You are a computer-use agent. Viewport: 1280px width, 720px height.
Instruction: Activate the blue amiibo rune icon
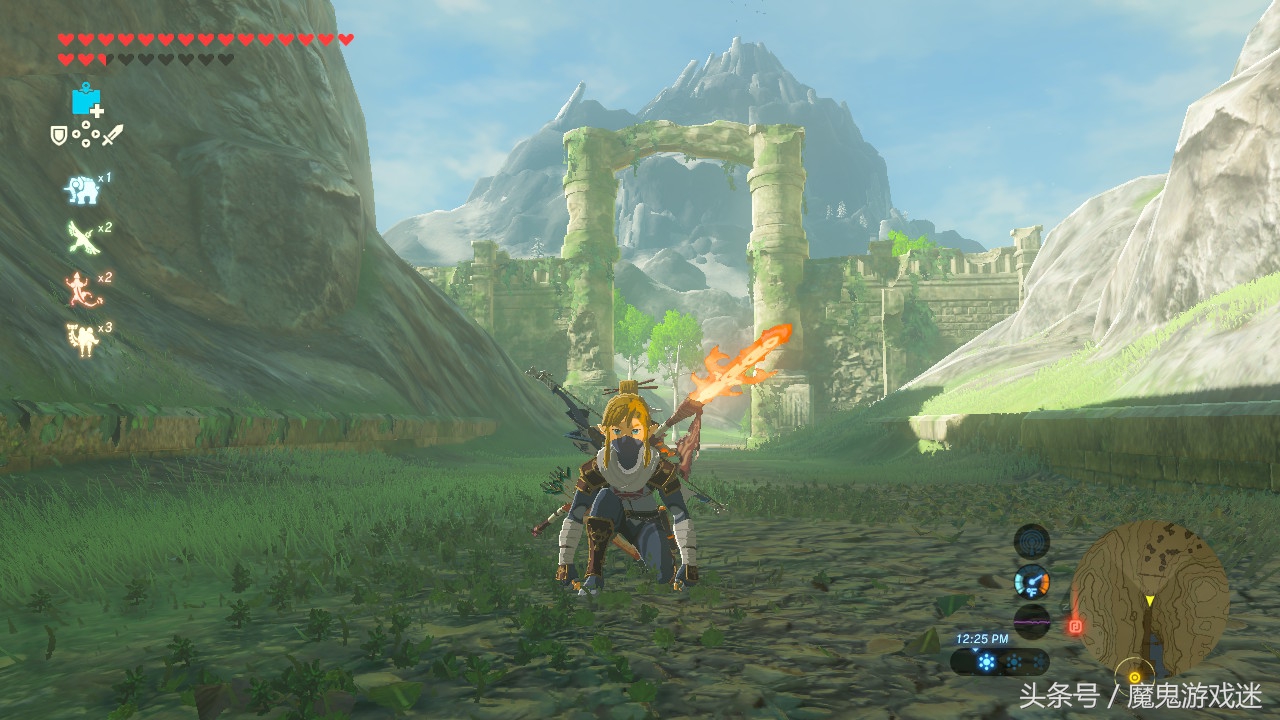[x=86, y=100]
